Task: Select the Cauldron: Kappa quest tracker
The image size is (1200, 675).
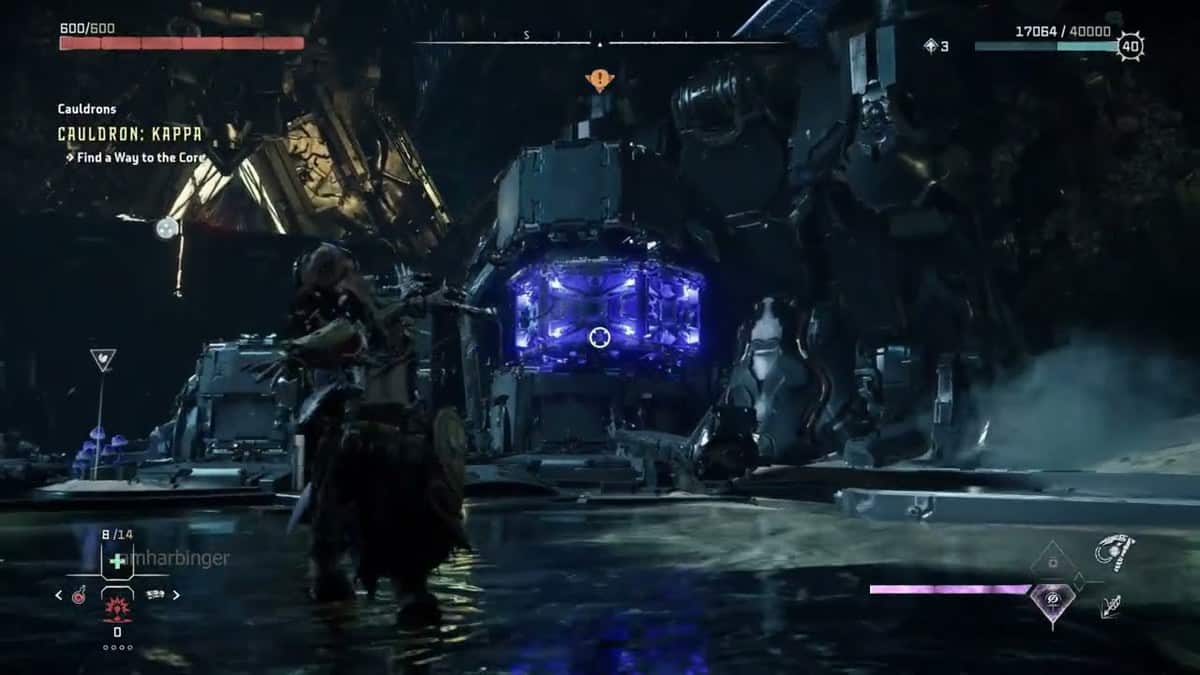Action: click(x=129, y=133)
